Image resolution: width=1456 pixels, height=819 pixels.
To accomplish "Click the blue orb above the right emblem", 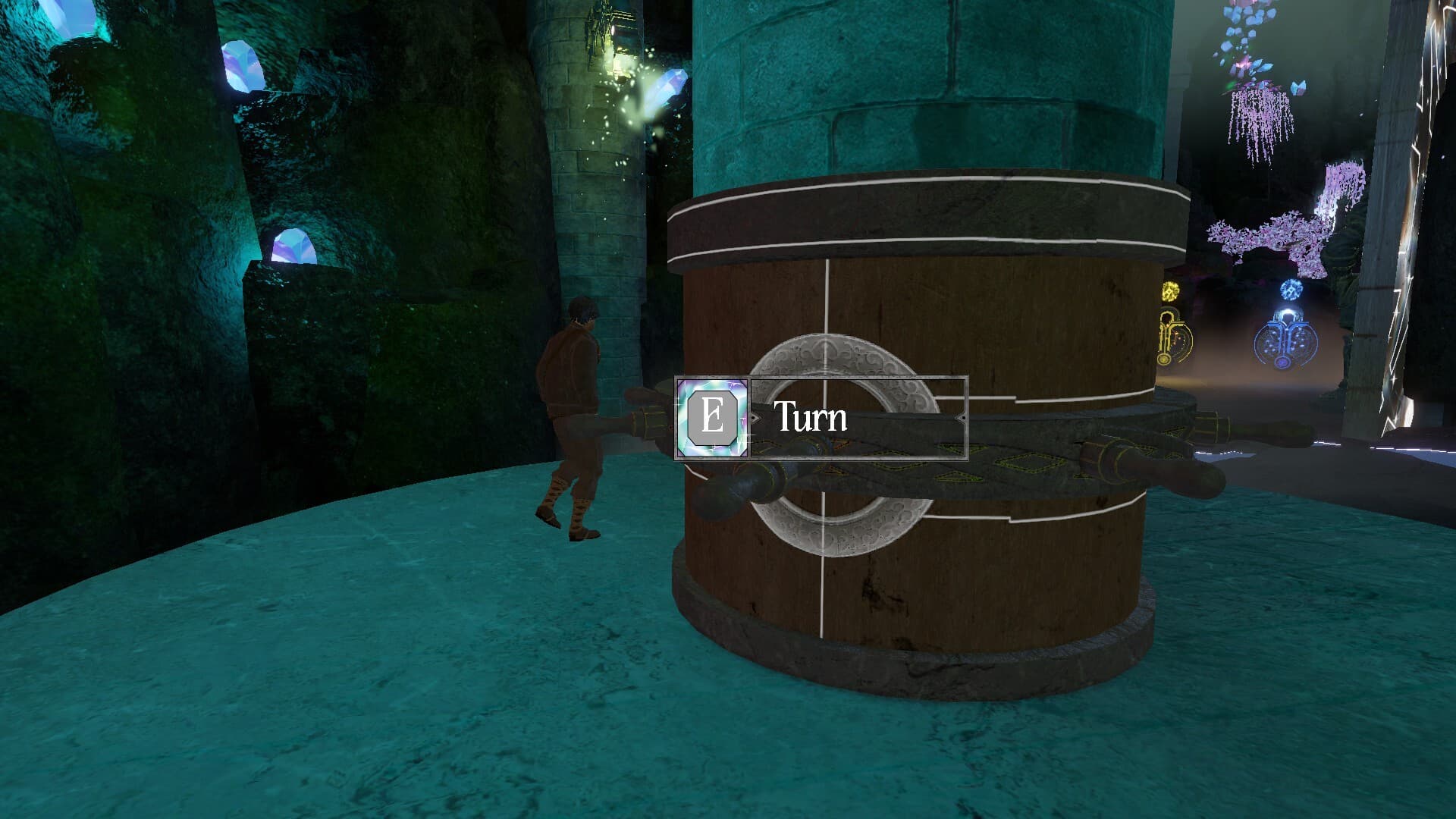I will pyautogui.click(x=1290, y=290).
